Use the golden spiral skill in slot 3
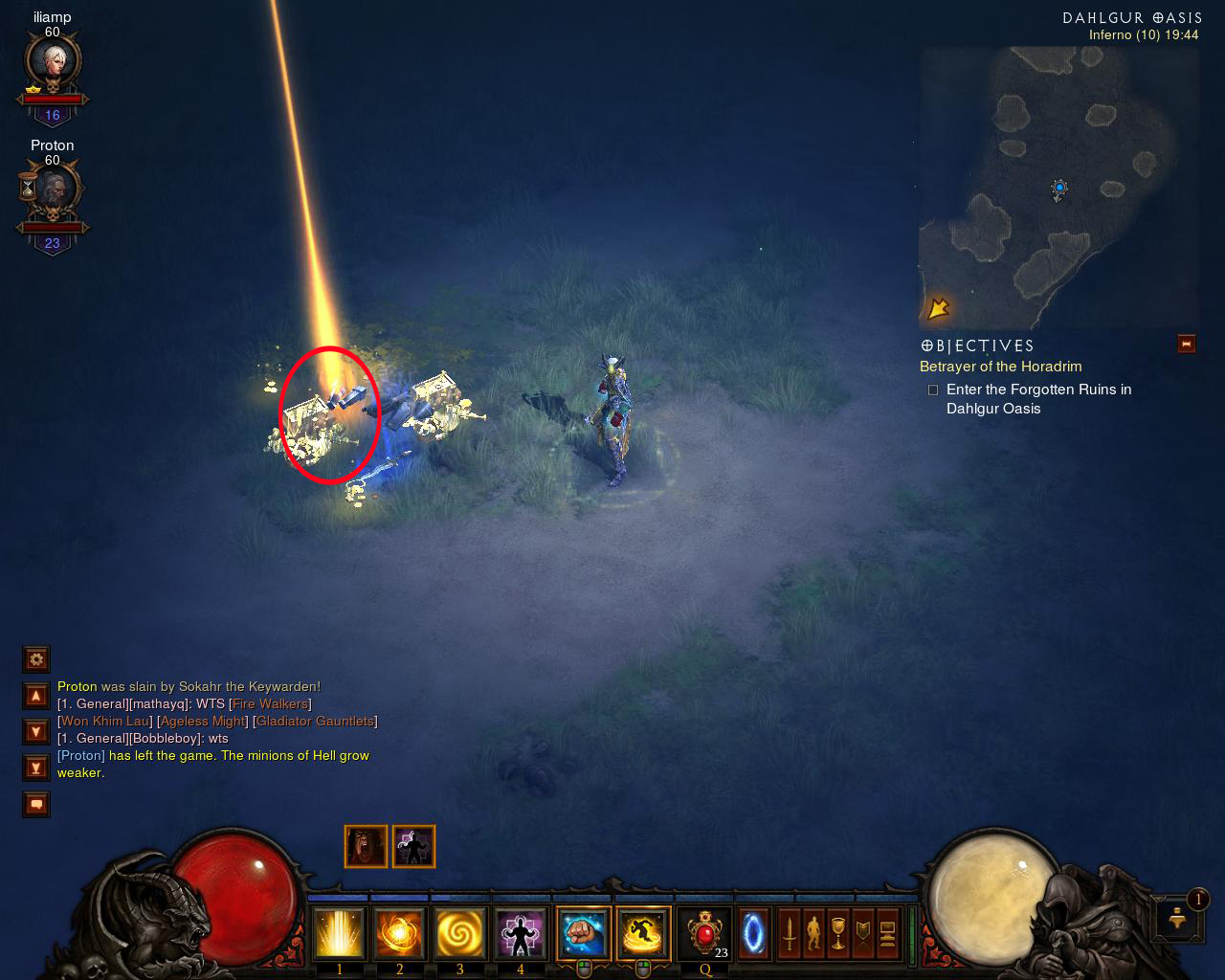 click(460, 934)
